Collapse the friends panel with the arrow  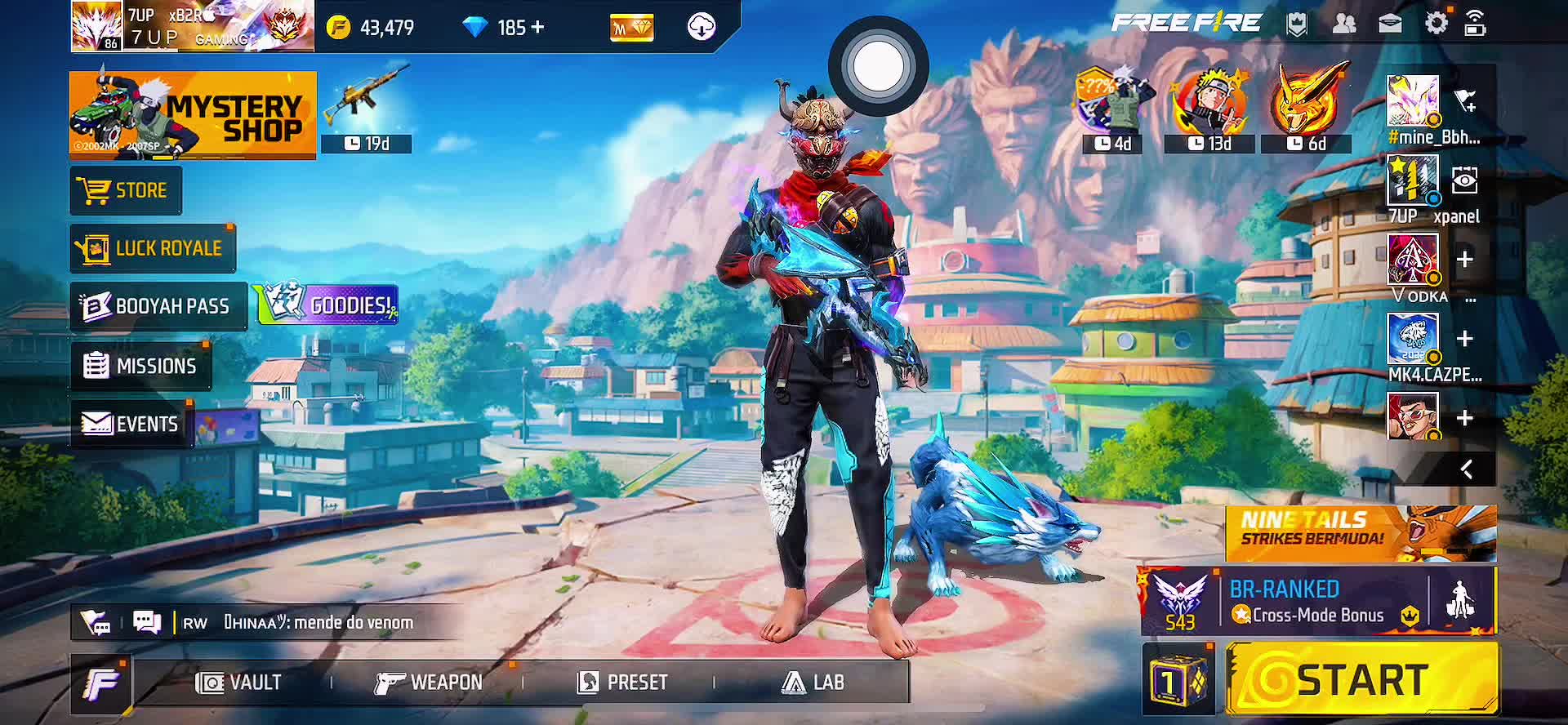pos(1467,469)
